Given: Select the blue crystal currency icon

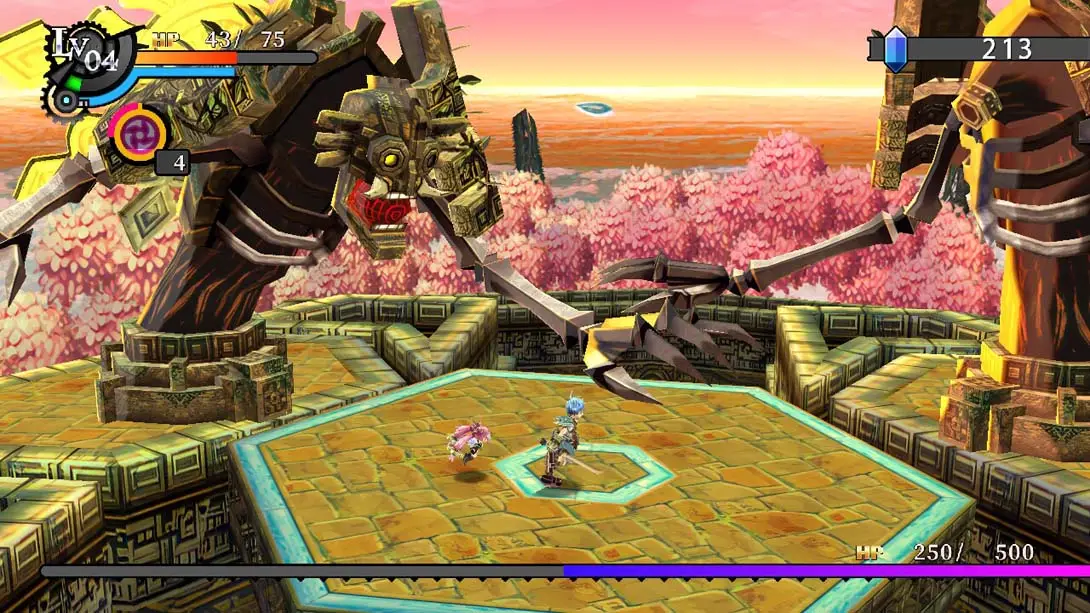Looking at the screenshot, I should 896,48.
